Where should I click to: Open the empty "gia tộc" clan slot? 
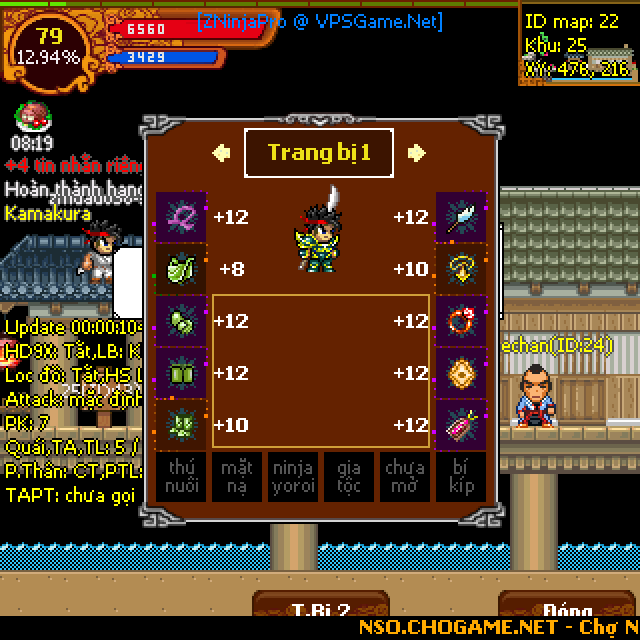click(349, 476)
